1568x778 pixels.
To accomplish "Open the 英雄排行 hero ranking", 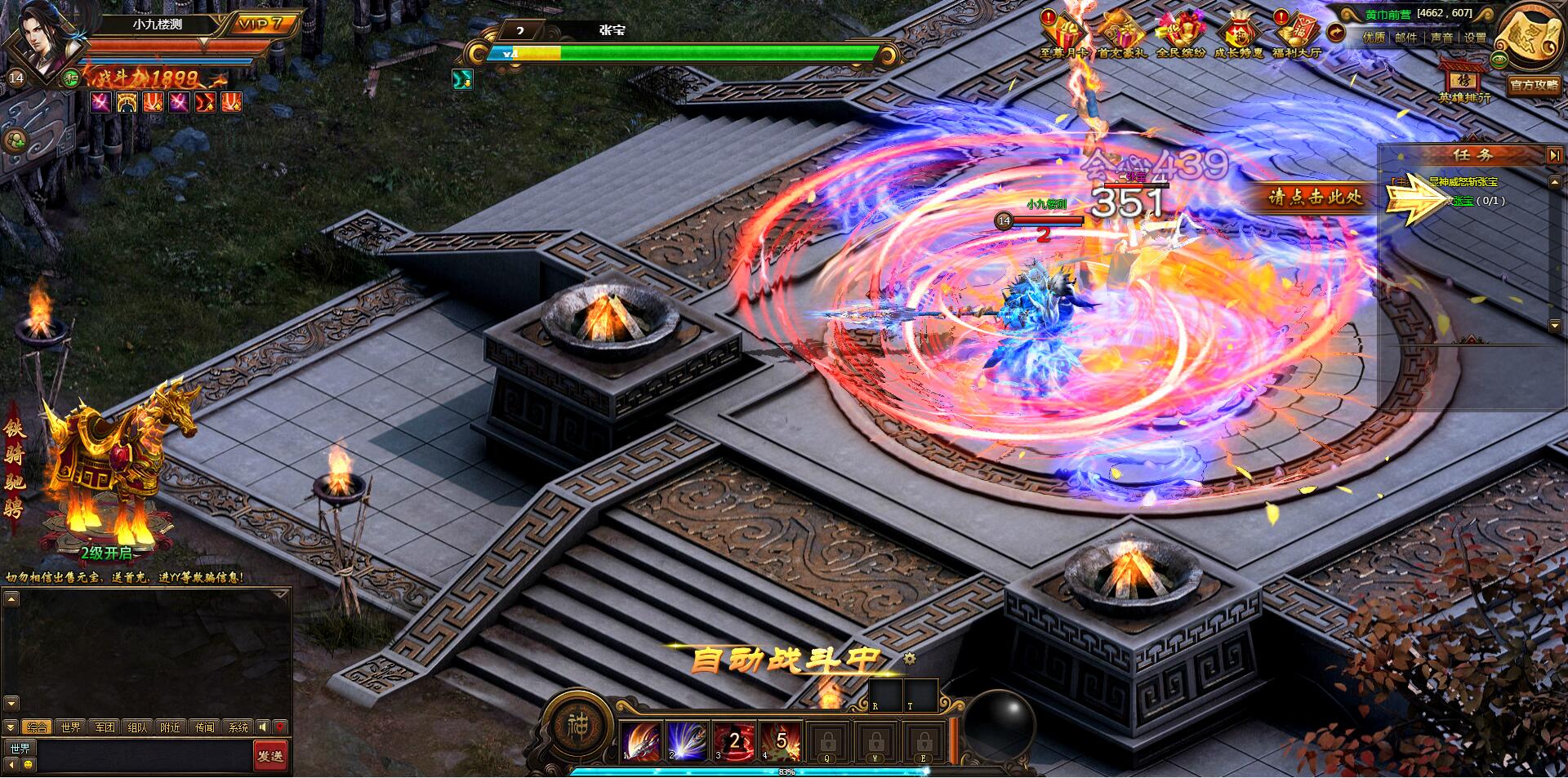I will point(1463,82).
